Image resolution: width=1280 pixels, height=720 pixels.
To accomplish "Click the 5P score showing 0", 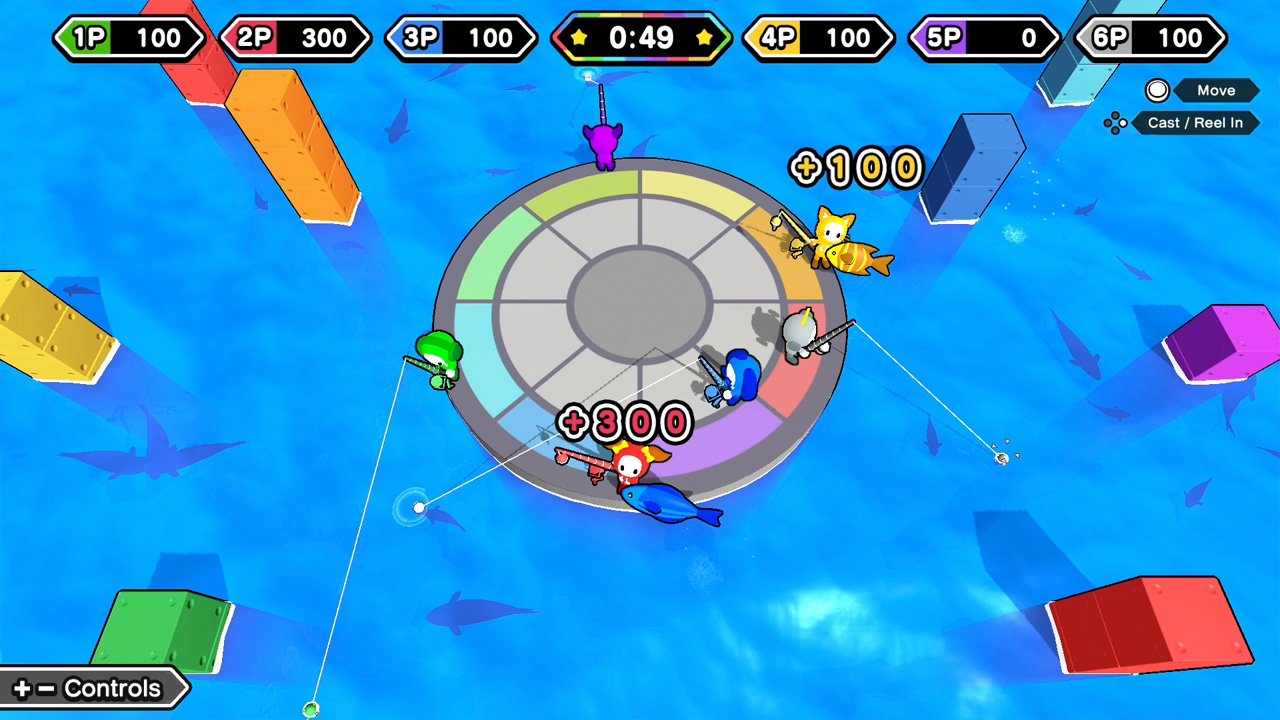I will pyautogui.click(x=982, y=38).
